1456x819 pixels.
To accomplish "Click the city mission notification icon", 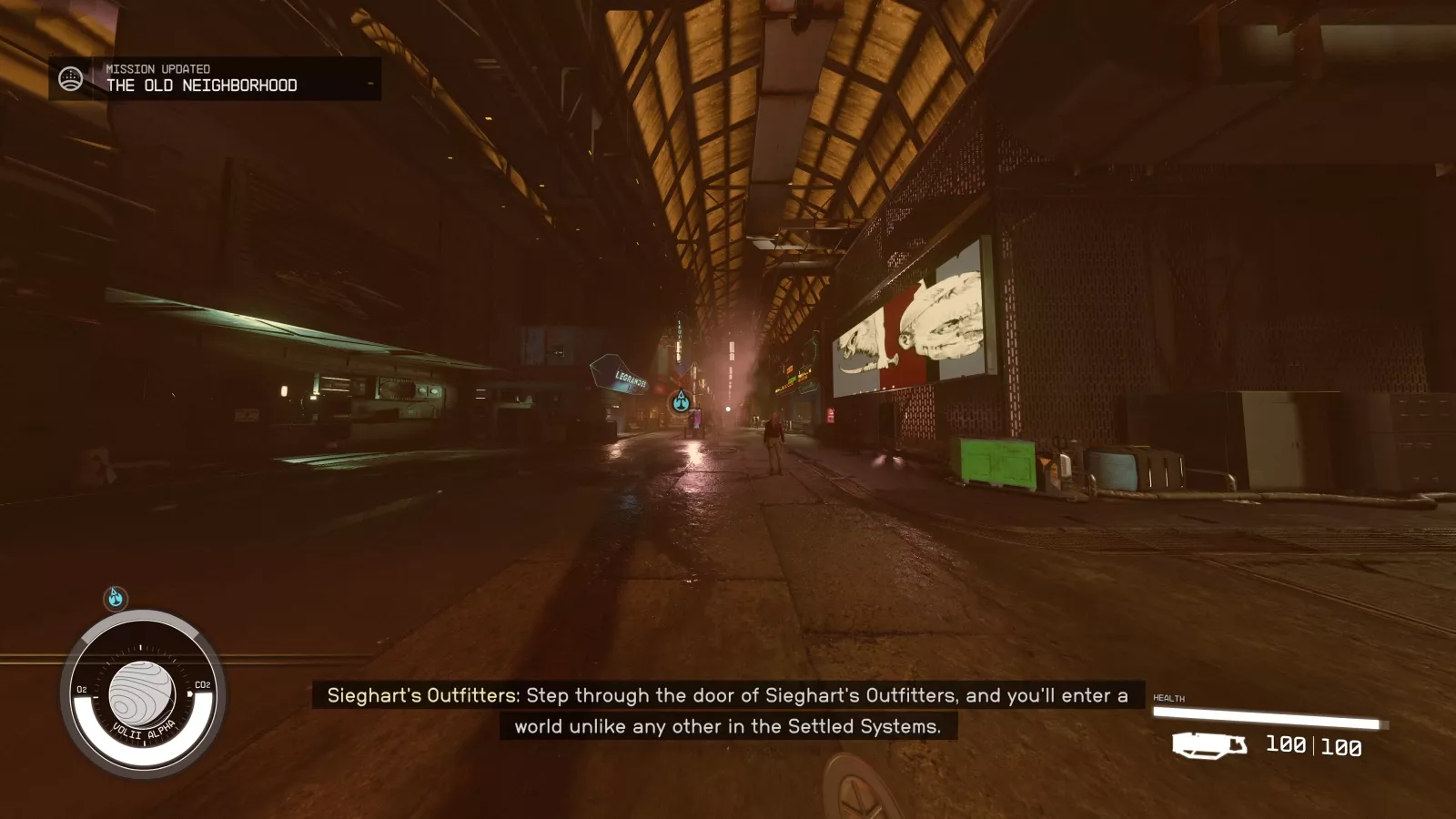I will [x=69, y=77].
